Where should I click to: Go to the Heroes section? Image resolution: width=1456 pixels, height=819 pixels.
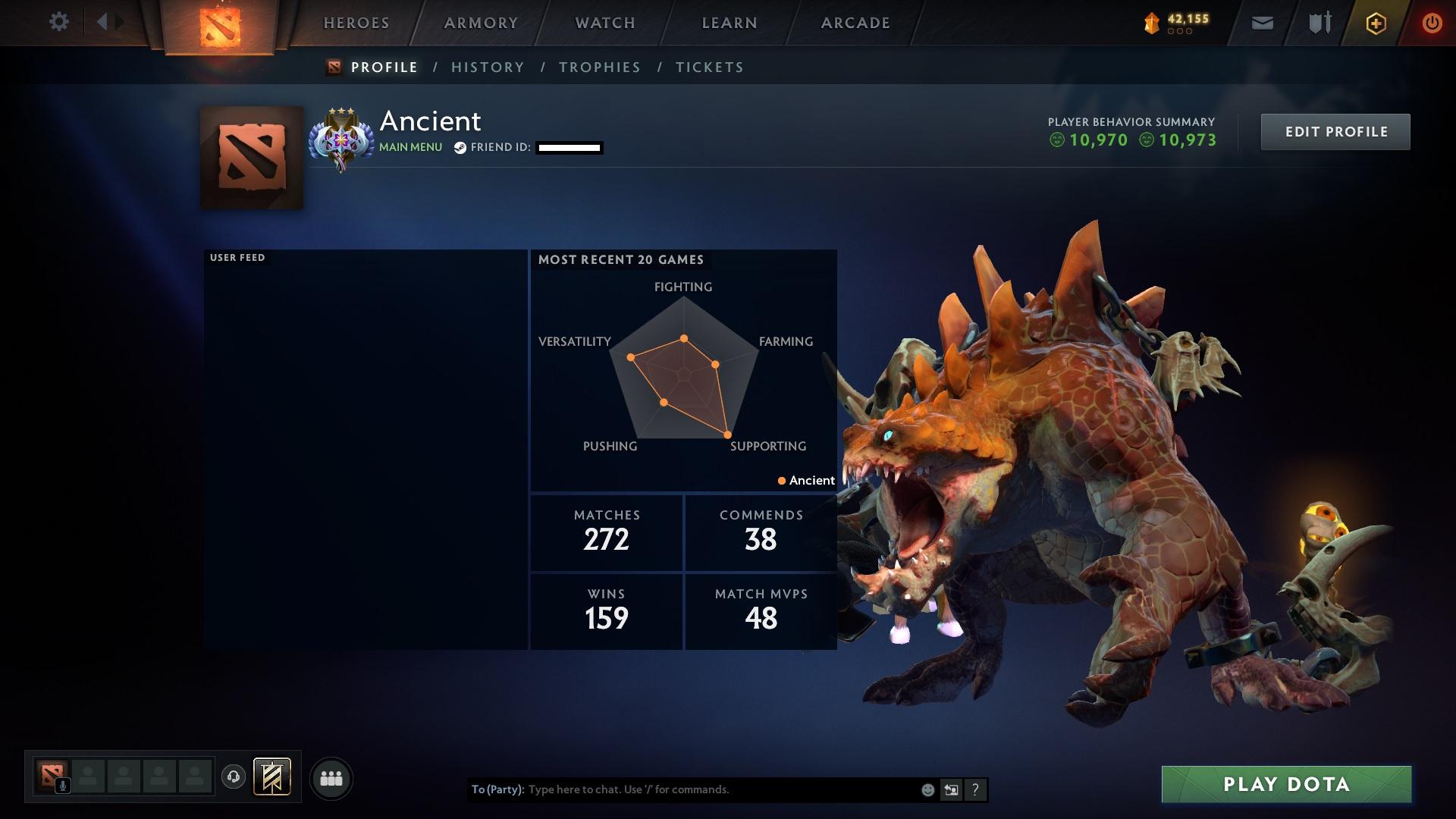(x=356, y=23)
